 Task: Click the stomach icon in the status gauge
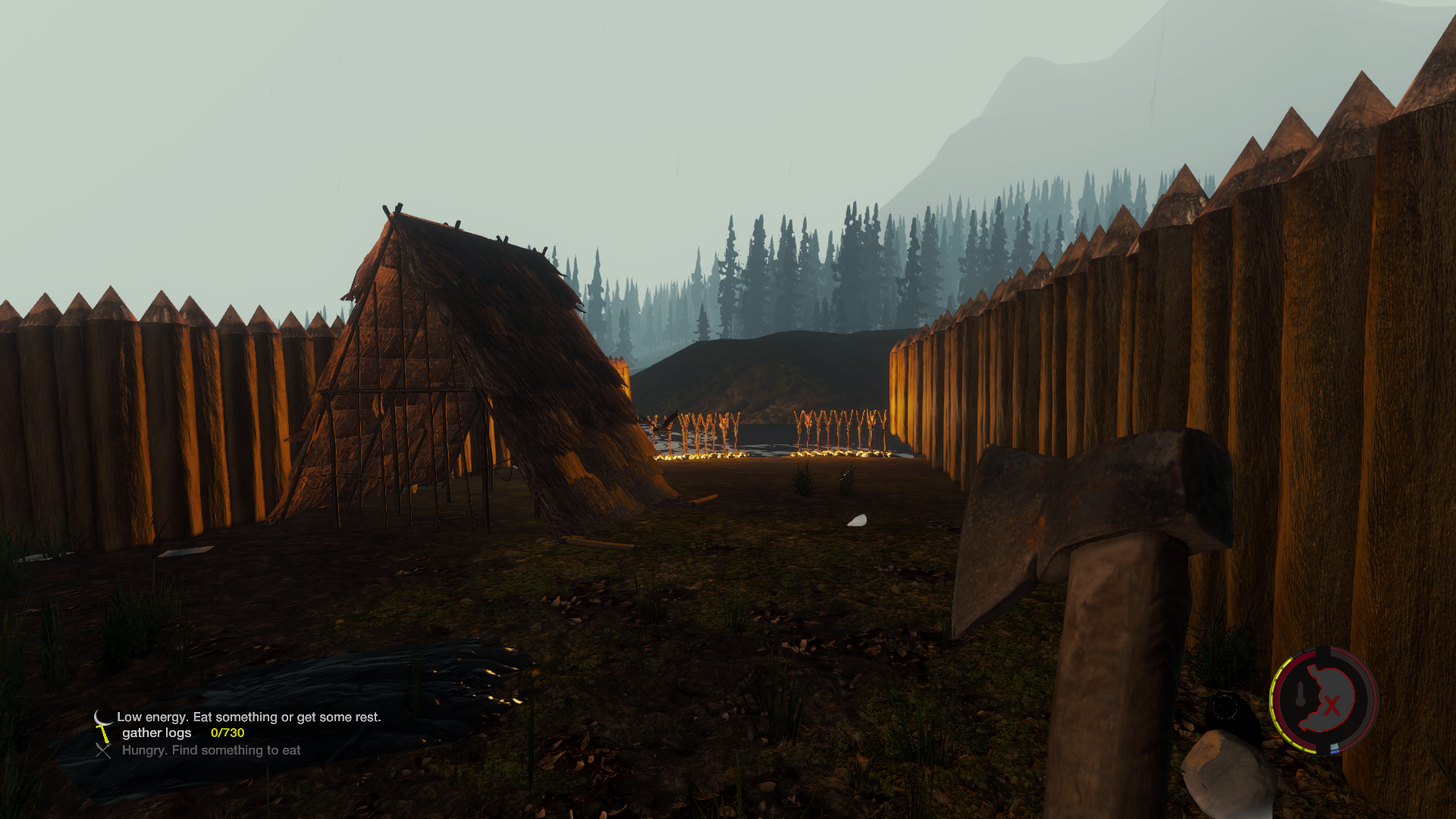1325,699
